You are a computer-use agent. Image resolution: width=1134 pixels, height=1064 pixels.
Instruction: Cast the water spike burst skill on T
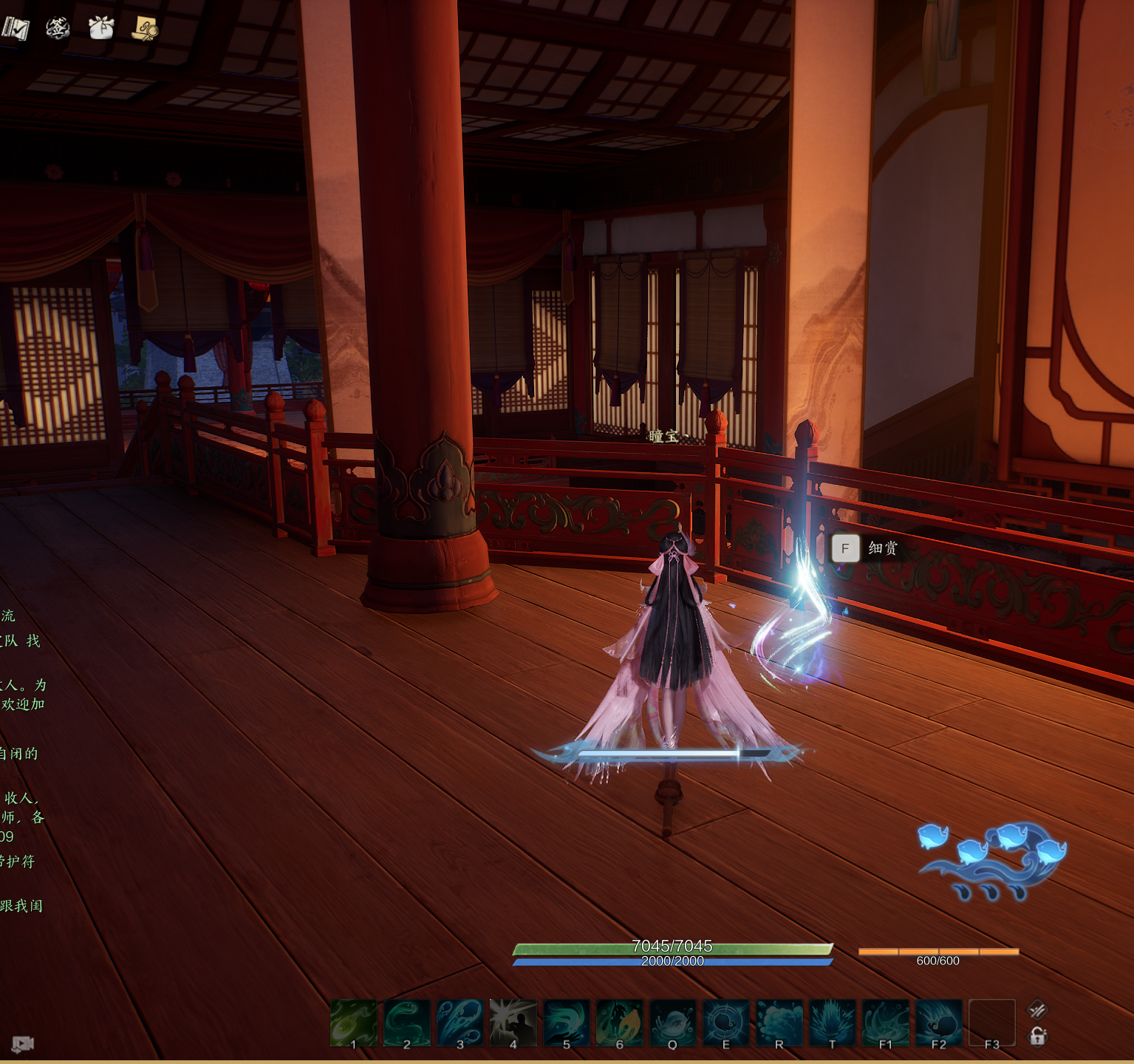(x=833, y=1023)
